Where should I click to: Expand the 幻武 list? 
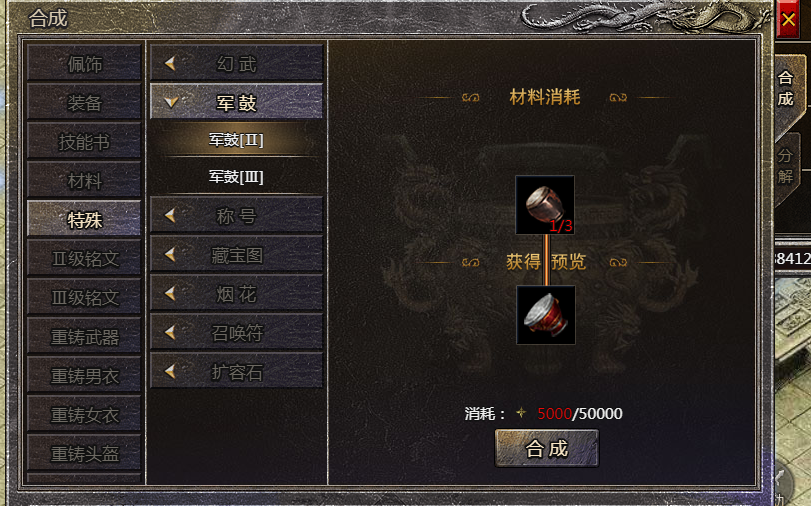click(x=236, y=64)
